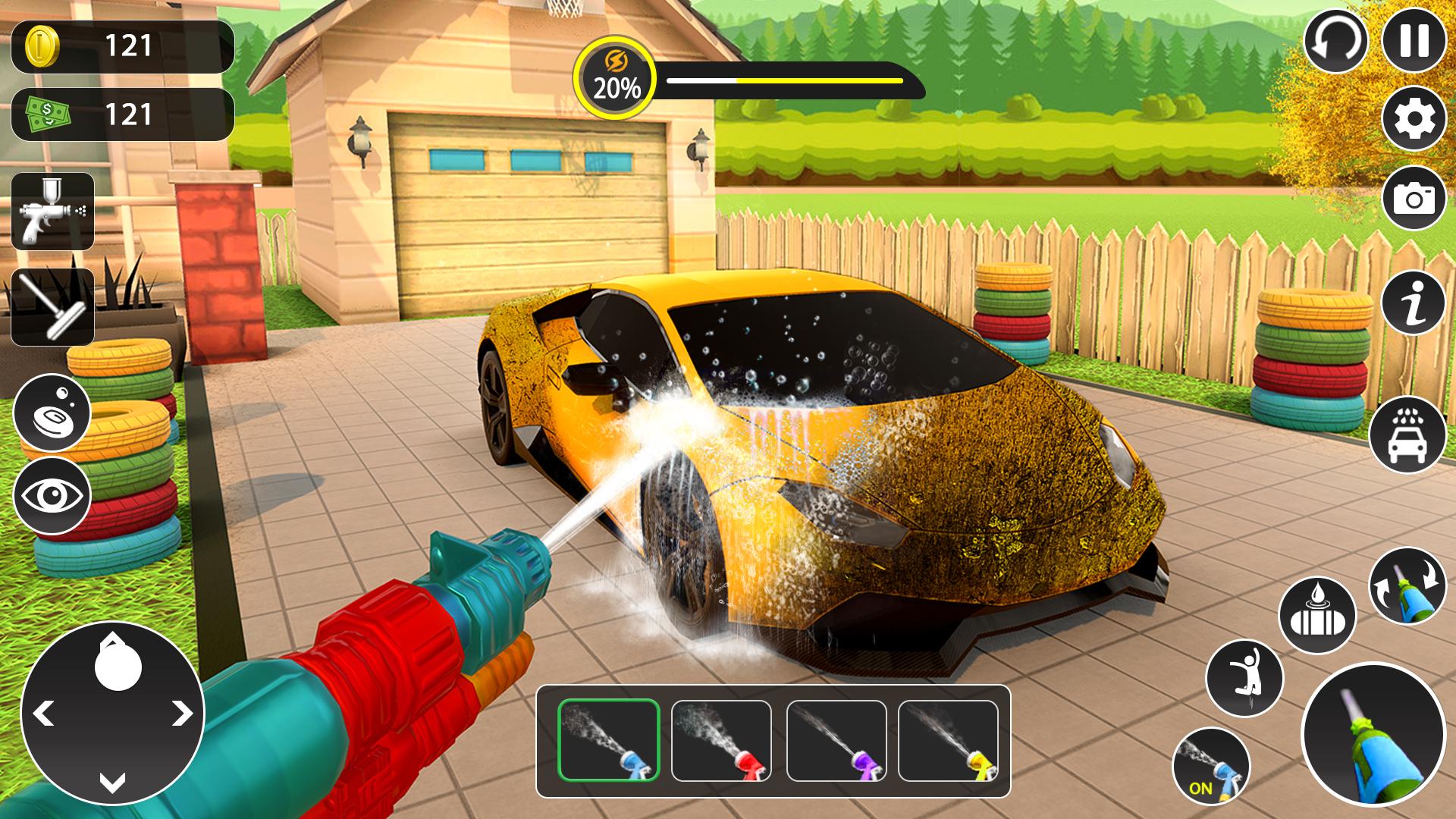Choose the paint spray gun tool

[x=53, y=212]
